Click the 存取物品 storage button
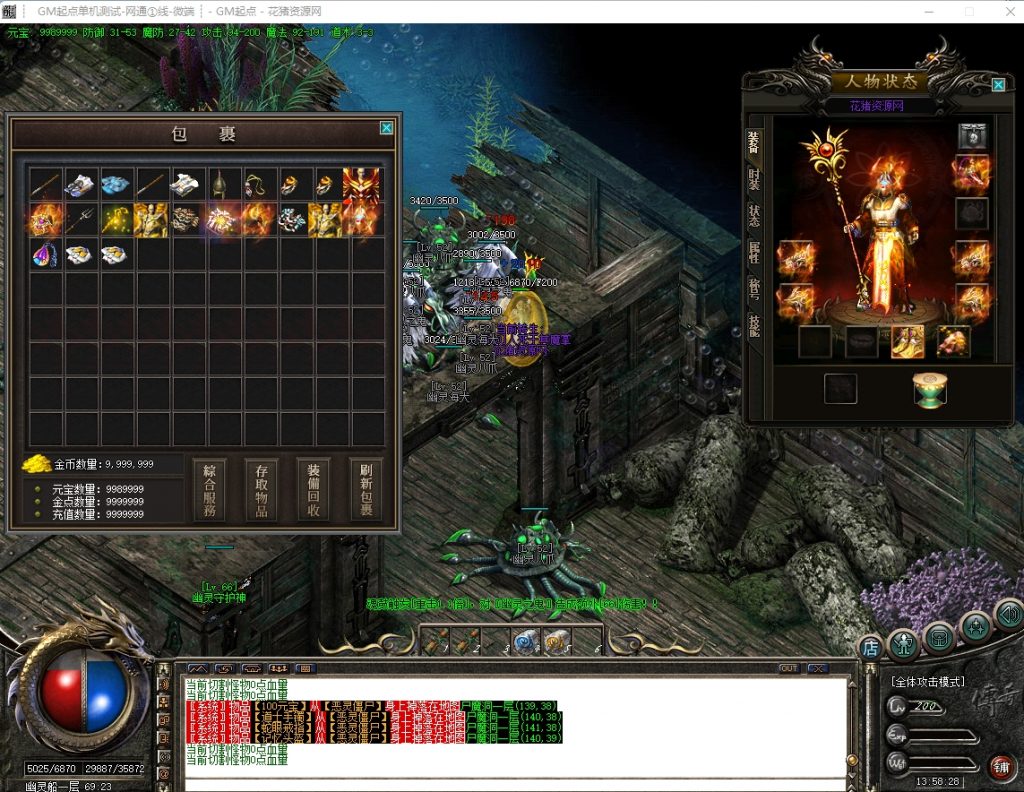1024x792 pixels. 261,490
